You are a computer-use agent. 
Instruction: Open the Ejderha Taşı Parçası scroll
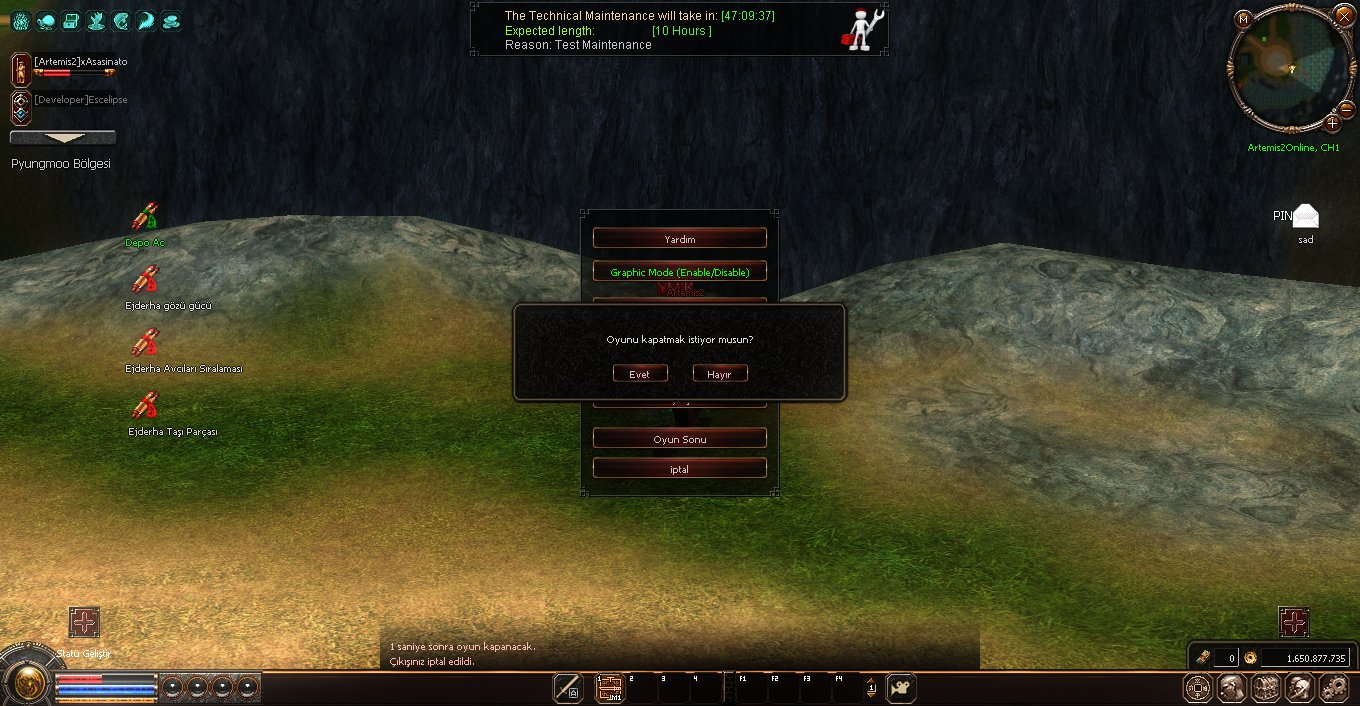pos(146,406)
